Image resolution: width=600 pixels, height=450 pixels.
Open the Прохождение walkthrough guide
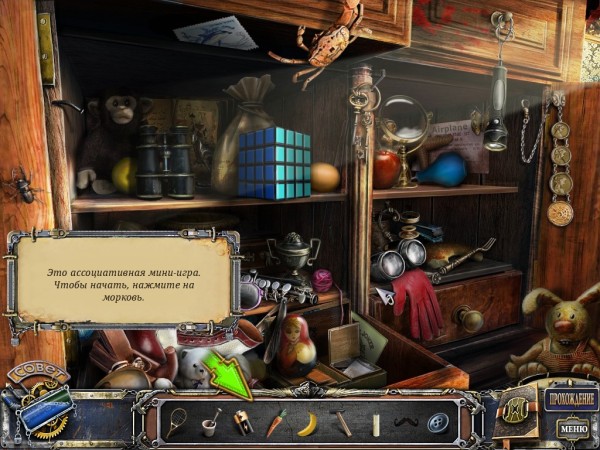point(571,401)
